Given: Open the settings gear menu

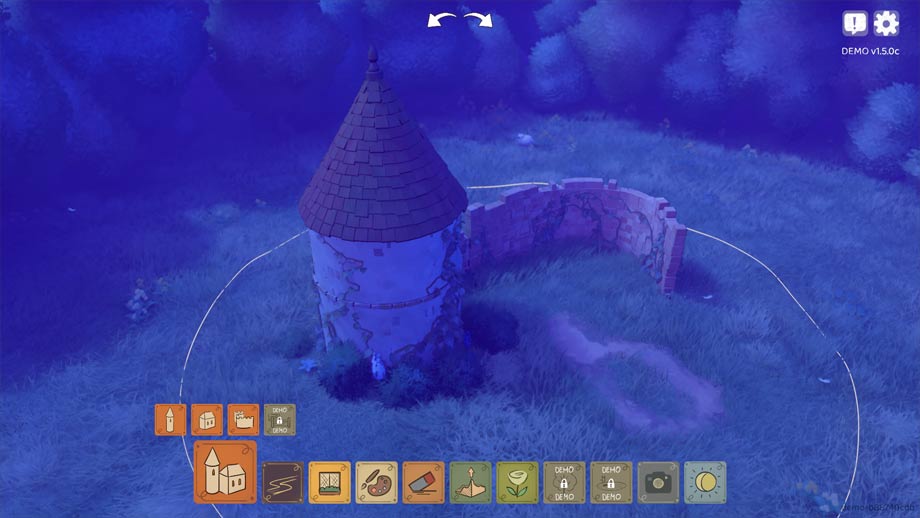Looking at the screenshot, I should click(x=886, y=23).
